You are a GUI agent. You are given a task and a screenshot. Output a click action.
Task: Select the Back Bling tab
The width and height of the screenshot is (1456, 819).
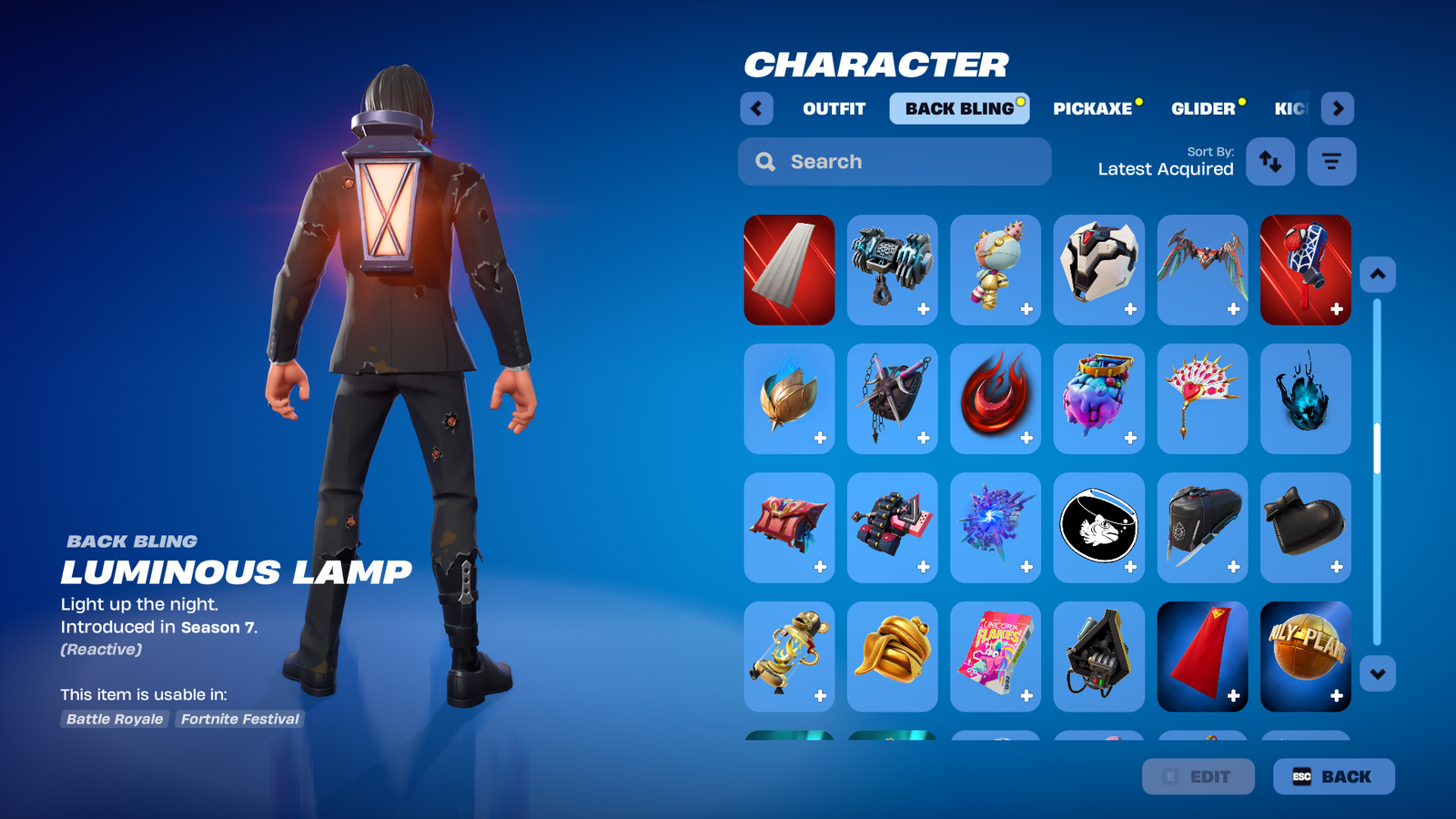coord(959,108)
